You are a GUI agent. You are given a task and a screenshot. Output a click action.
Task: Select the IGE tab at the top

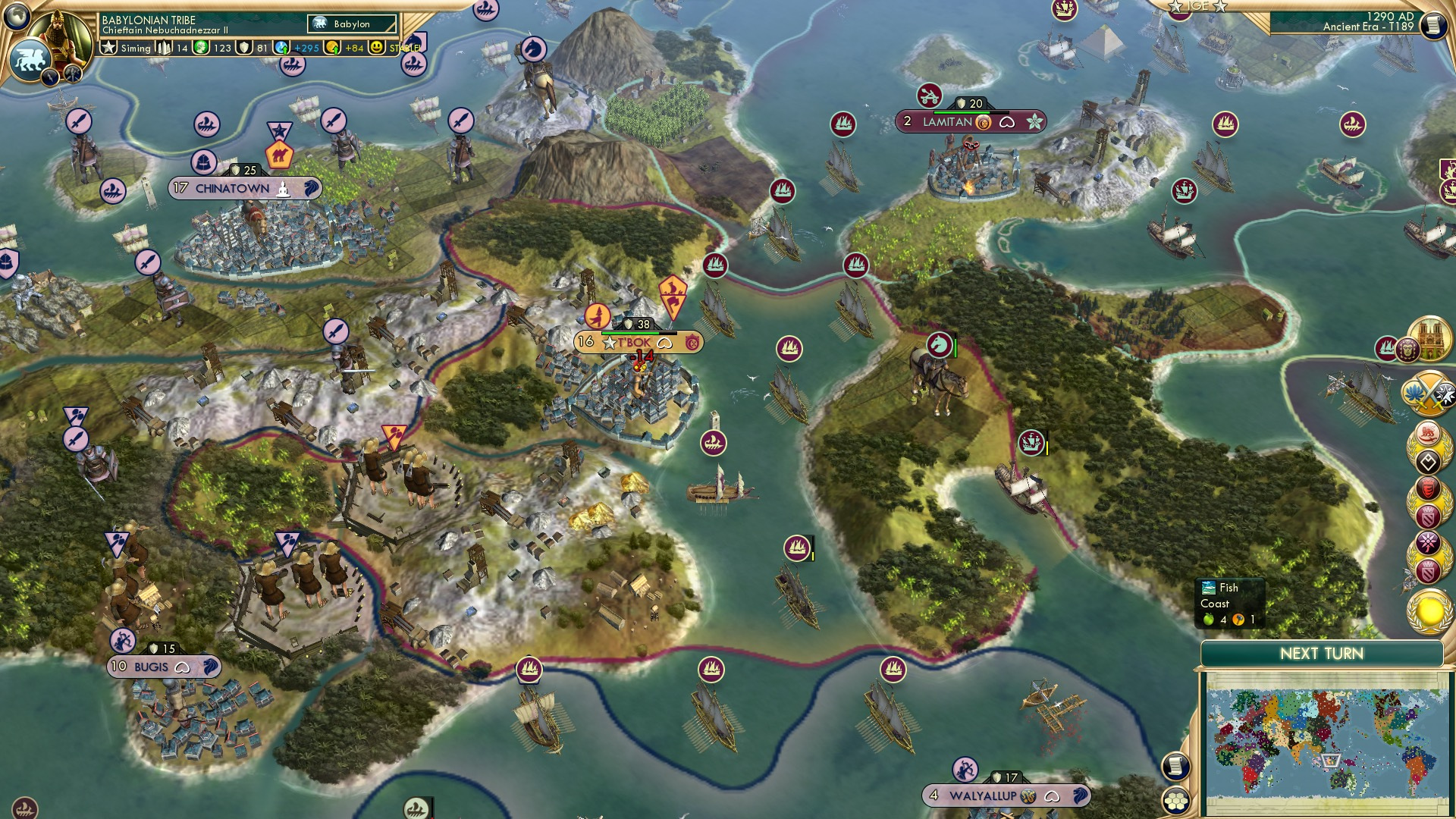pos(1200,6)
